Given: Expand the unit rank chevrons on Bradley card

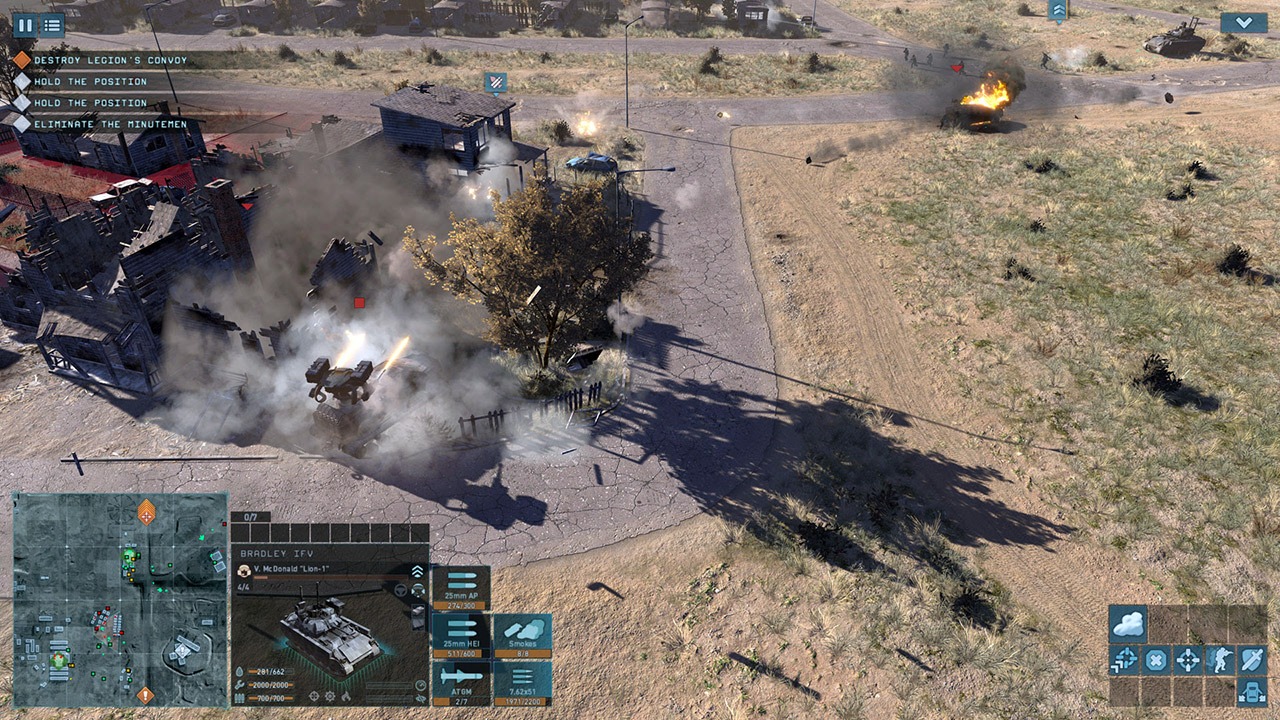Looking at the screenshot, I should [417, 570].
